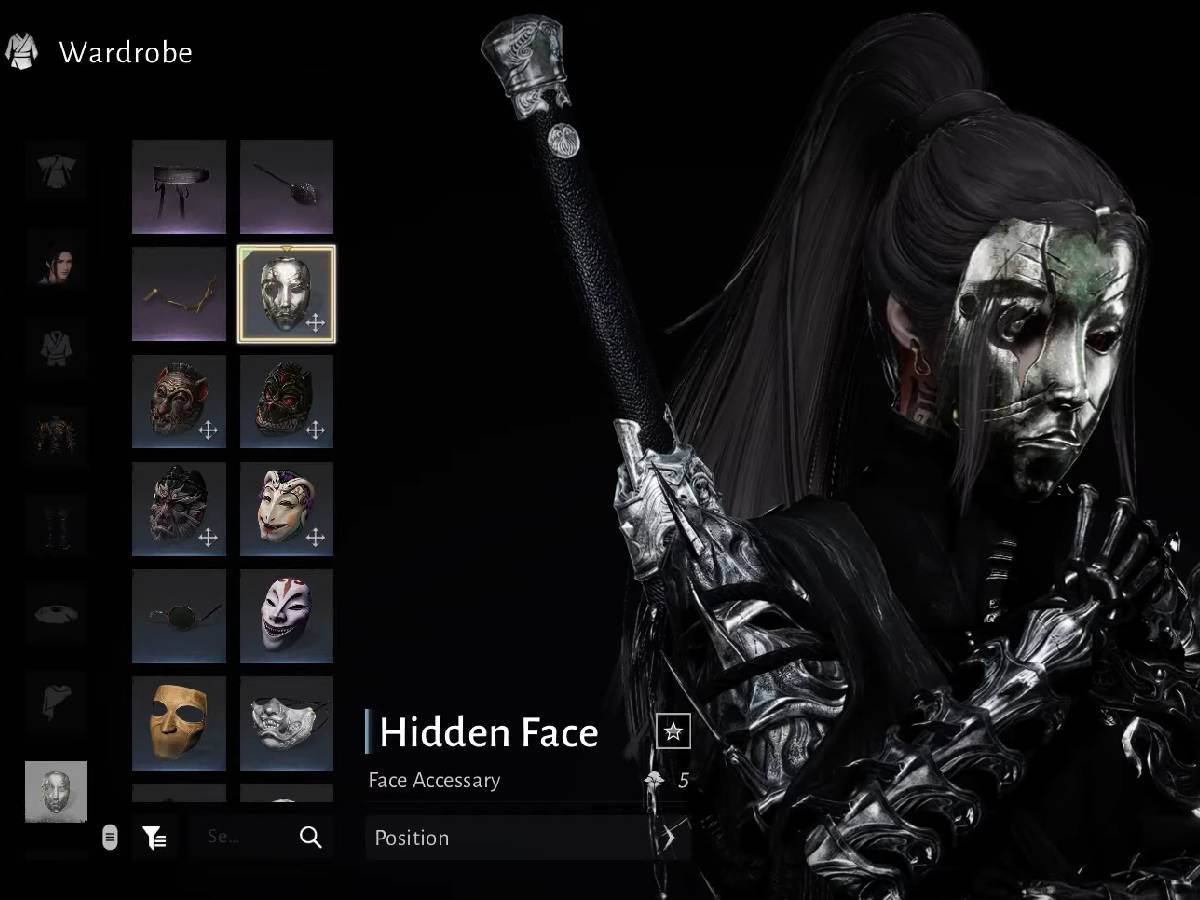Image resolution: width=1200 pixels, height=900 pixels.
Task: Choose the dark green demon mask
Action: point(286,402)
